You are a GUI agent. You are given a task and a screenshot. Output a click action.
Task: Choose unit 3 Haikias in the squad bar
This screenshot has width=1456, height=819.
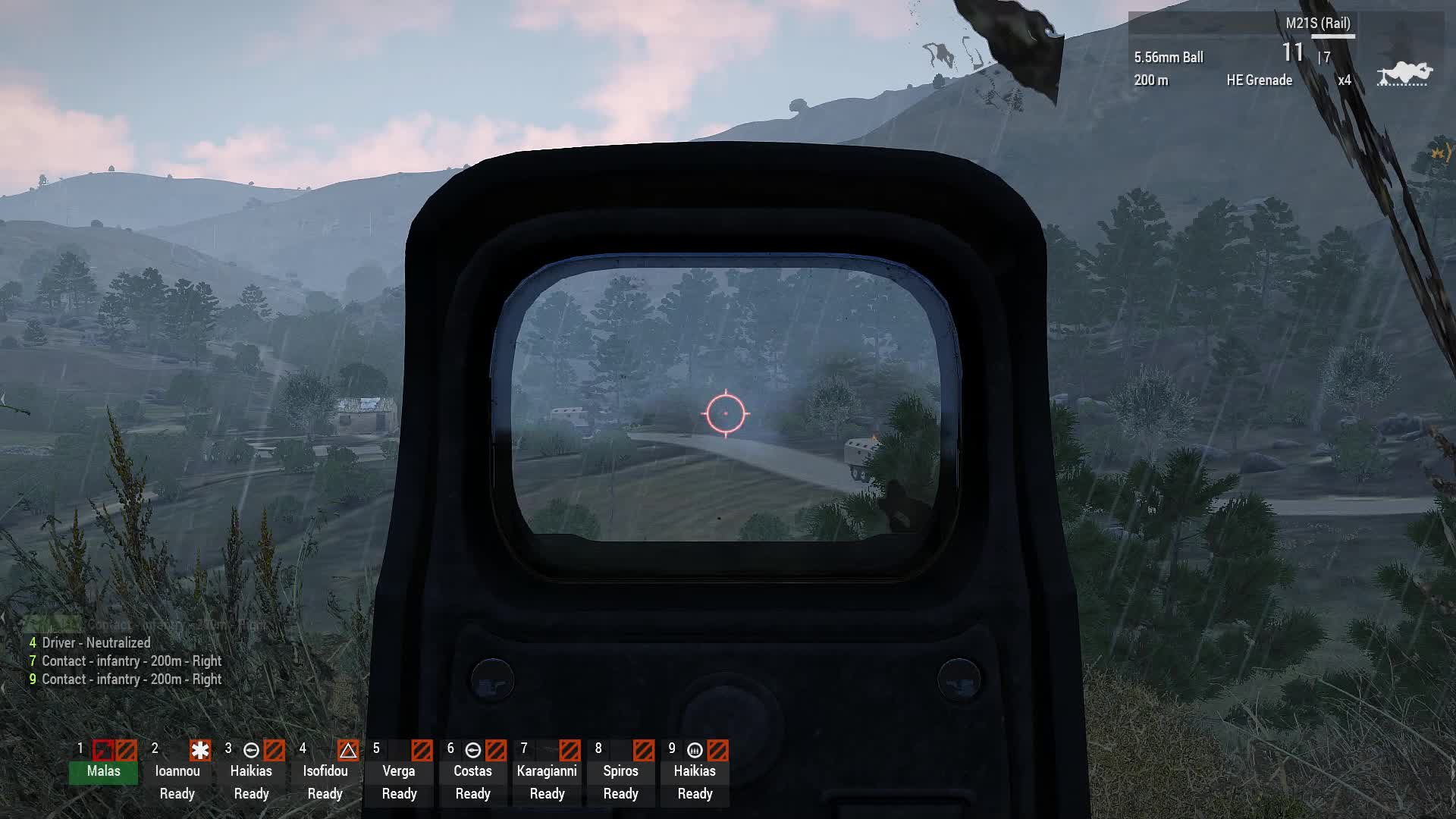(x=251, y=771)
